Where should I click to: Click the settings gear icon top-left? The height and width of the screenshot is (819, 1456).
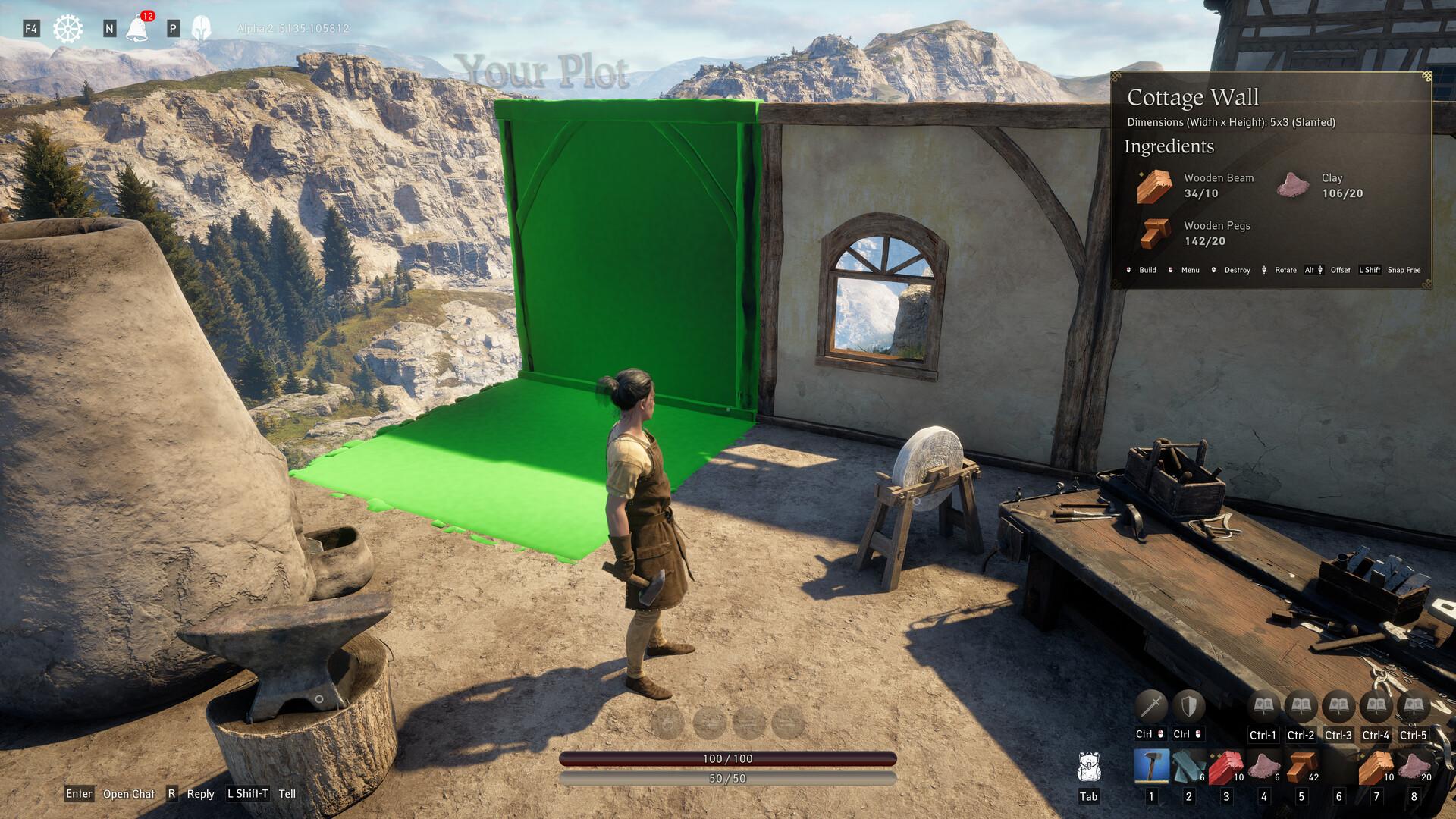(67, 27)
